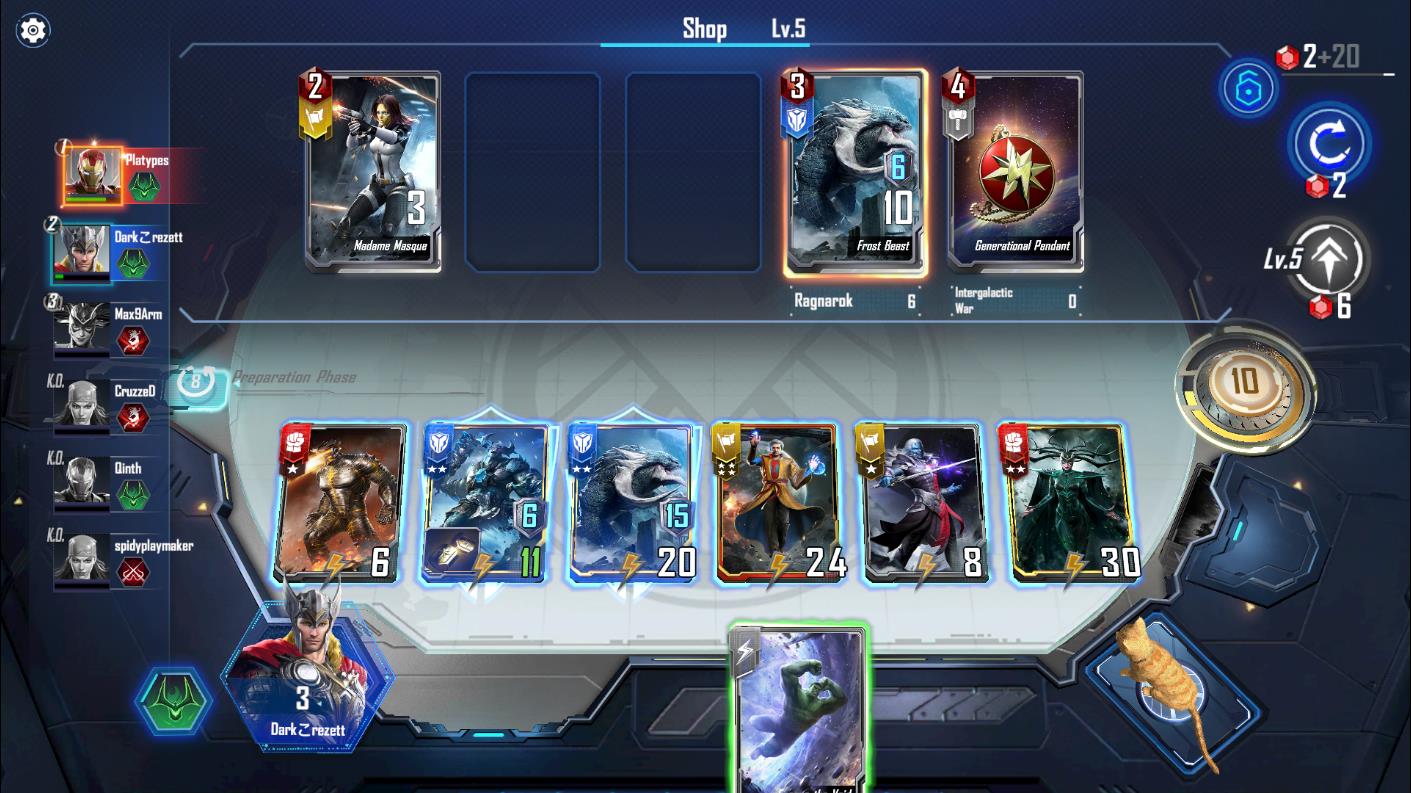Screen dimensions: 1411x793
Task: Open the settings gear menu
Action: 33,30
